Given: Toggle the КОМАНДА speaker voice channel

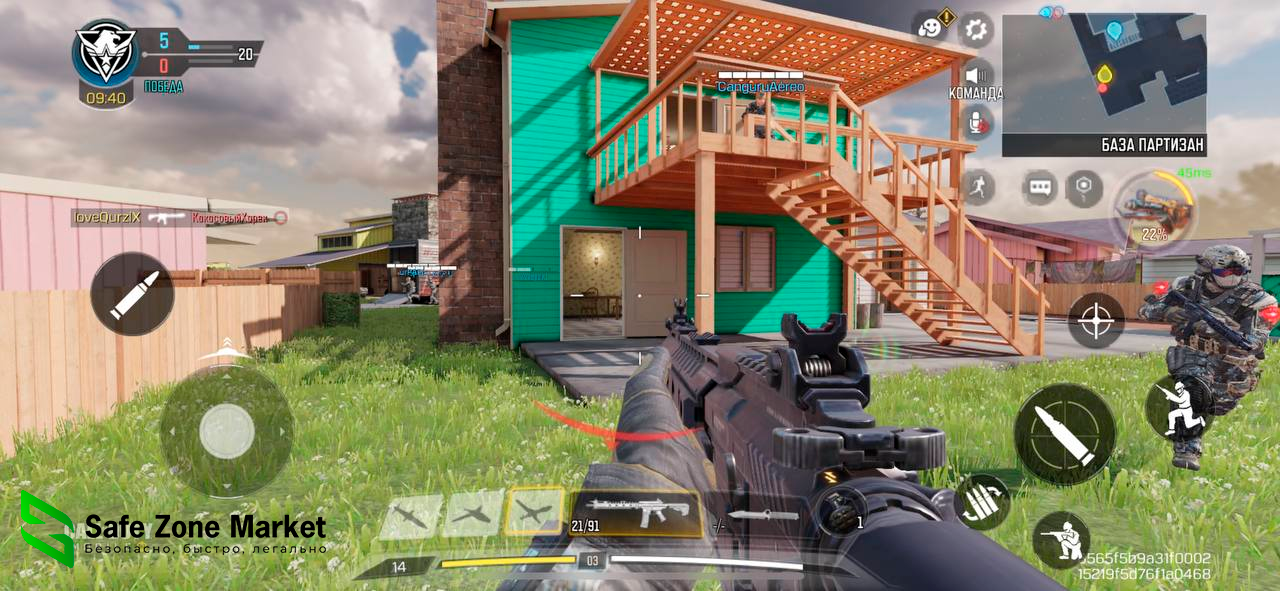Looking at the screenshot, I should [x=976, y=75].
